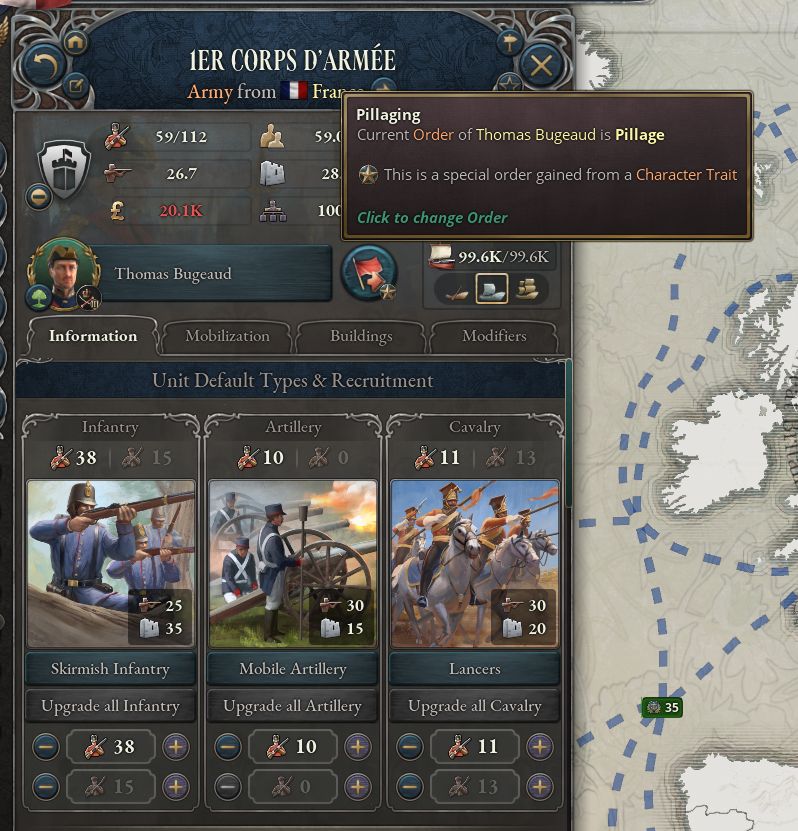Select the Information tab
798x831 pixels.
(93, 336)
